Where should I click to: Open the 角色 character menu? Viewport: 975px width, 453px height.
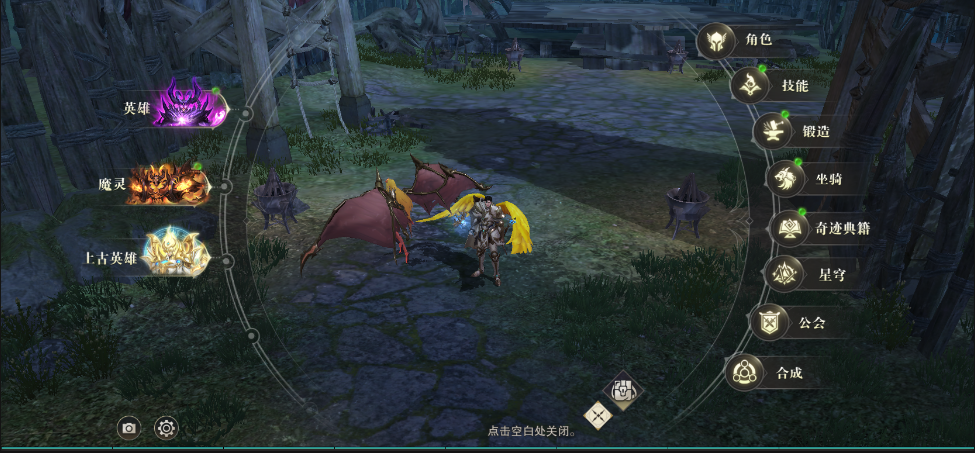(x=715, y=42)
